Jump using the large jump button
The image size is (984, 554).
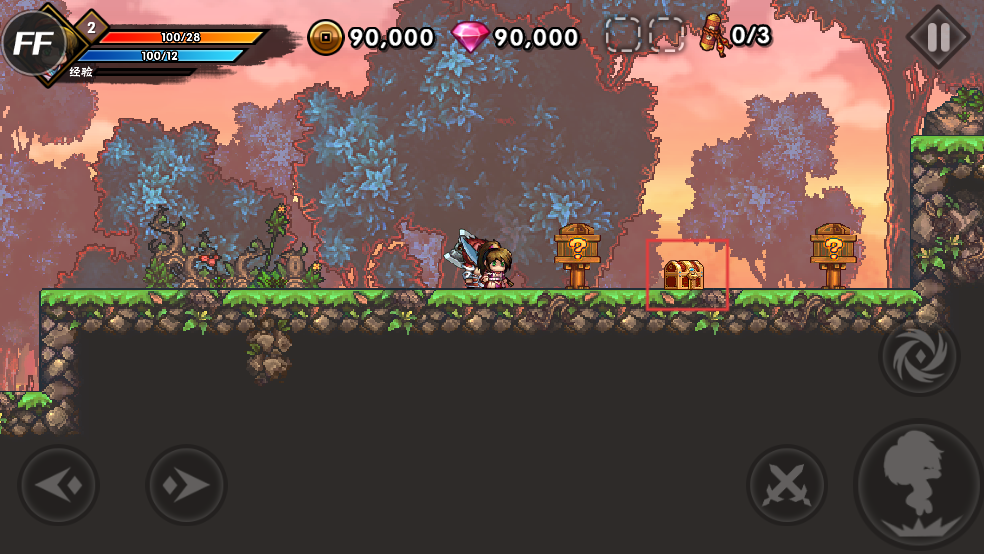tap(918, 485)
